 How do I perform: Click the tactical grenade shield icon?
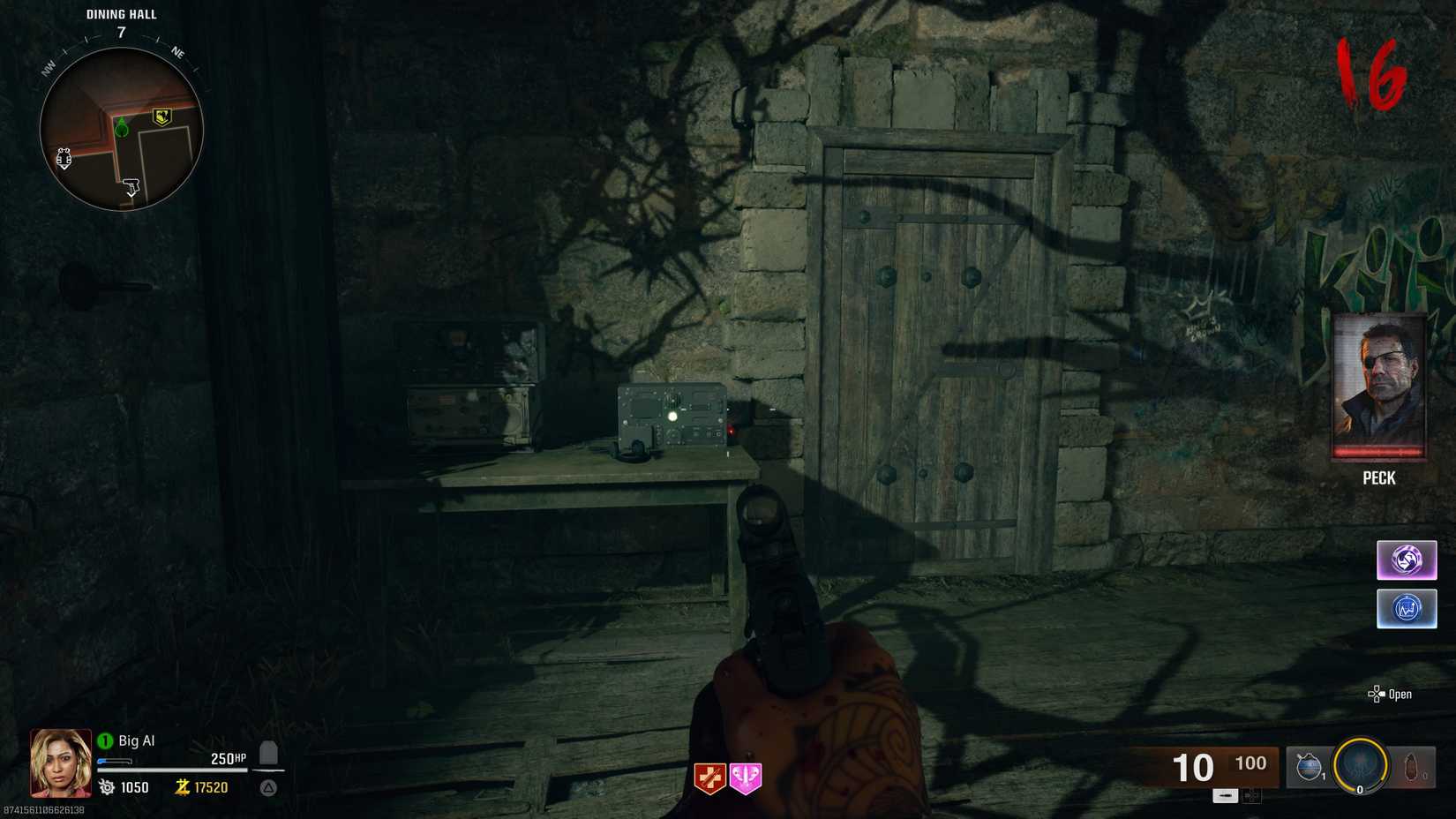[x=1309, y=764]
